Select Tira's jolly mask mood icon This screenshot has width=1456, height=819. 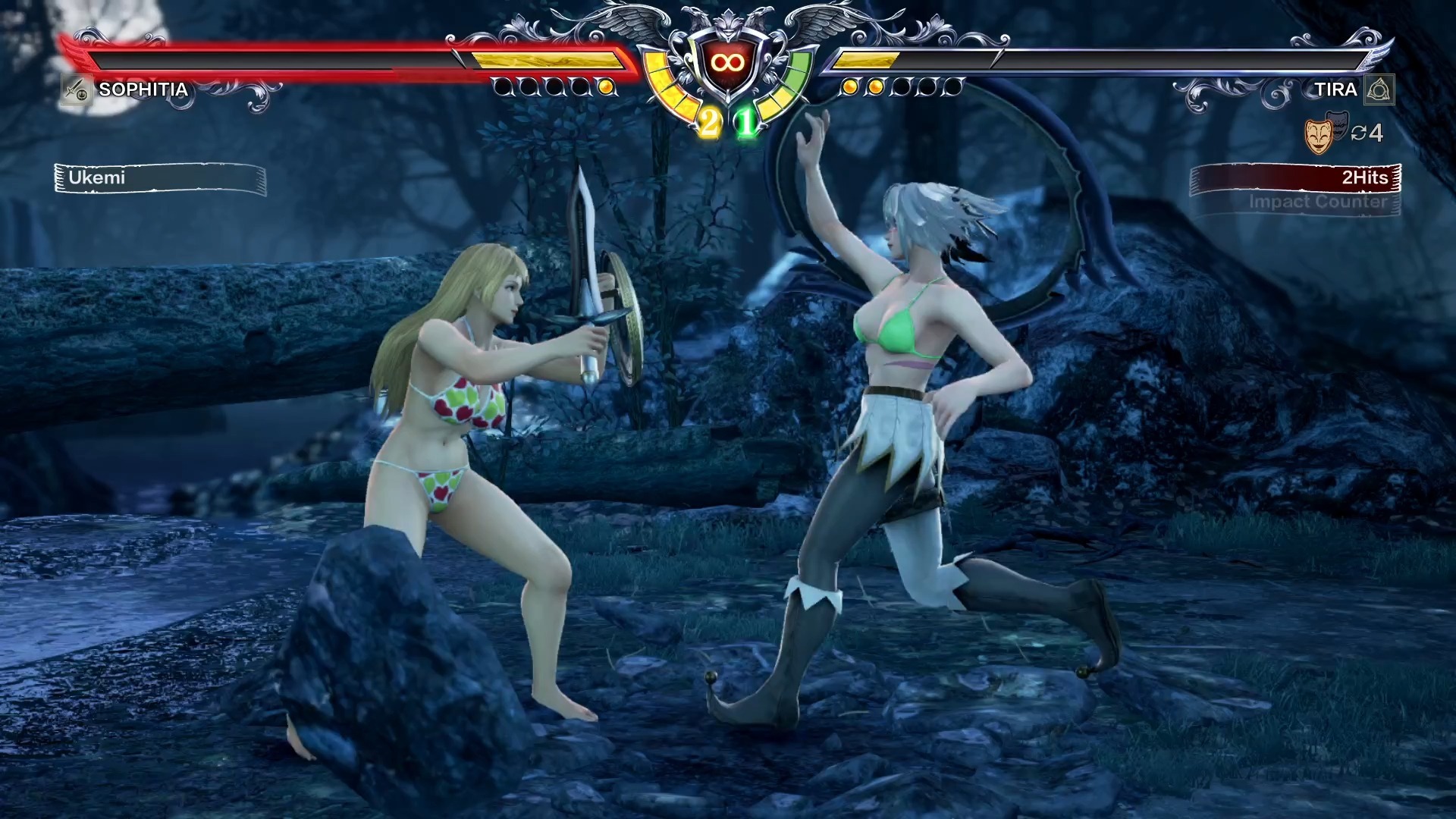(1319, 136)
